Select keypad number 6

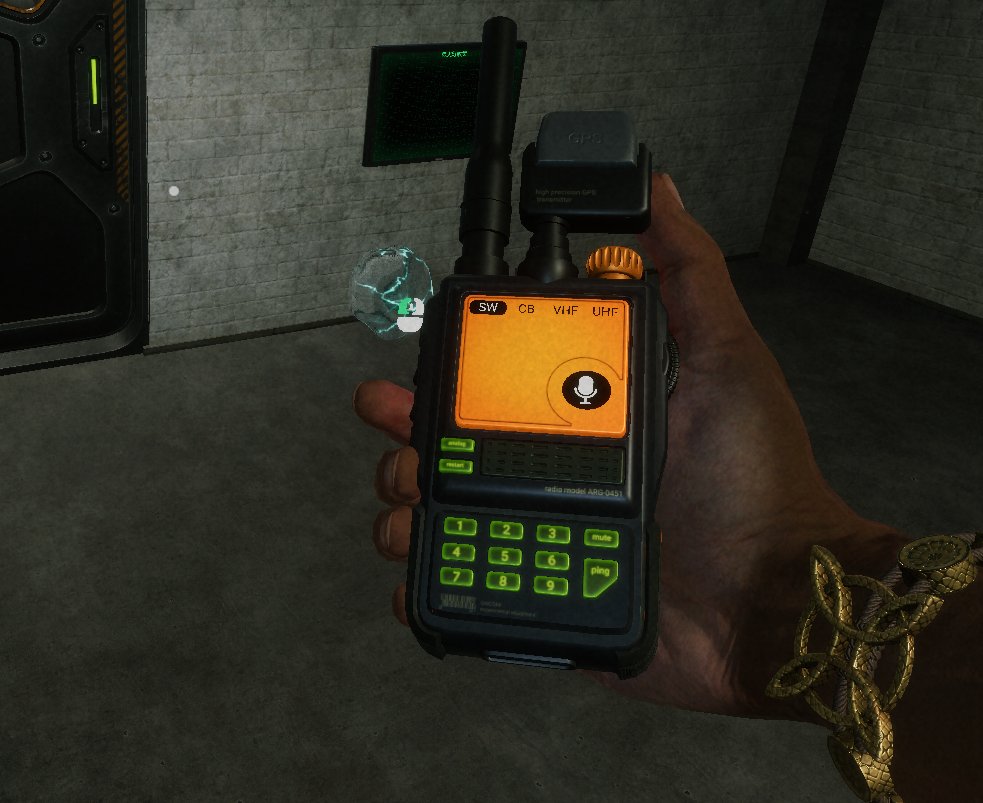tap(551, 560)
